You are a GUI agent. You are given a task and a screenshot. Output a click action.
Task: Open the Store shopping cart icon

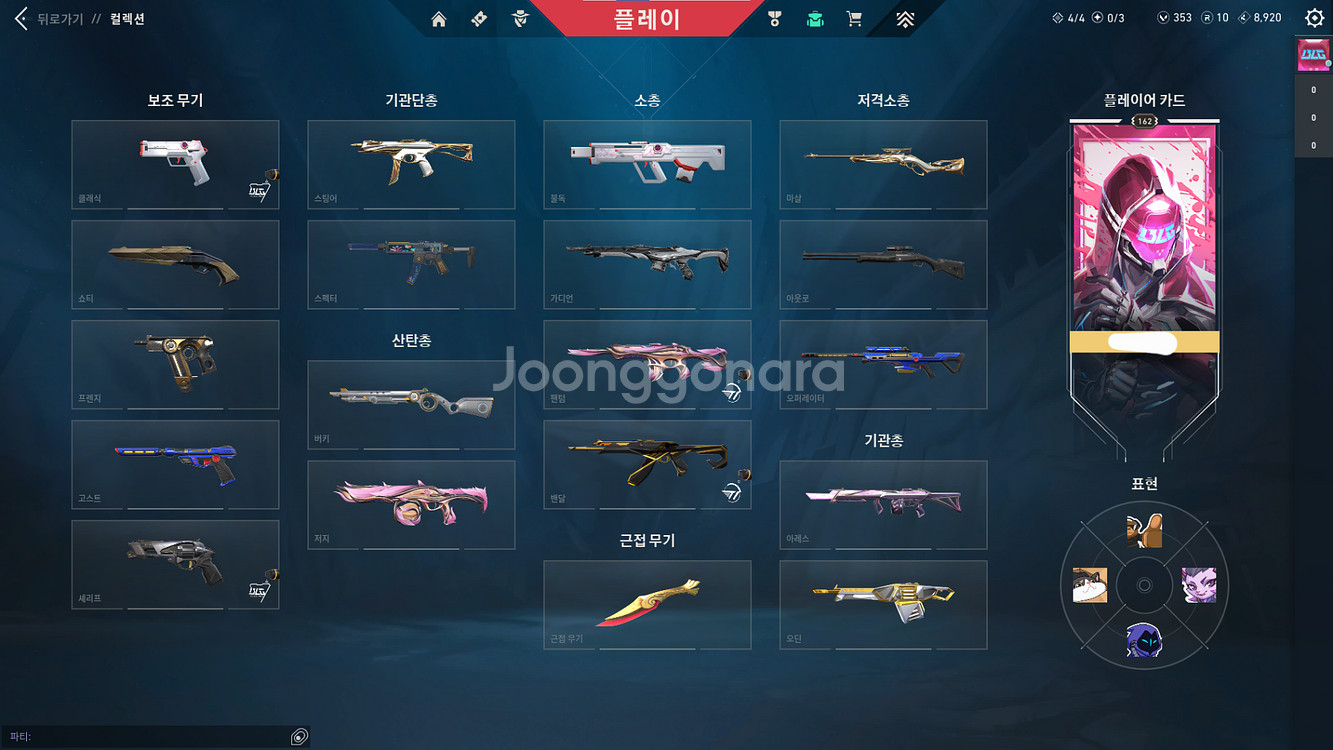coord(854,17)
